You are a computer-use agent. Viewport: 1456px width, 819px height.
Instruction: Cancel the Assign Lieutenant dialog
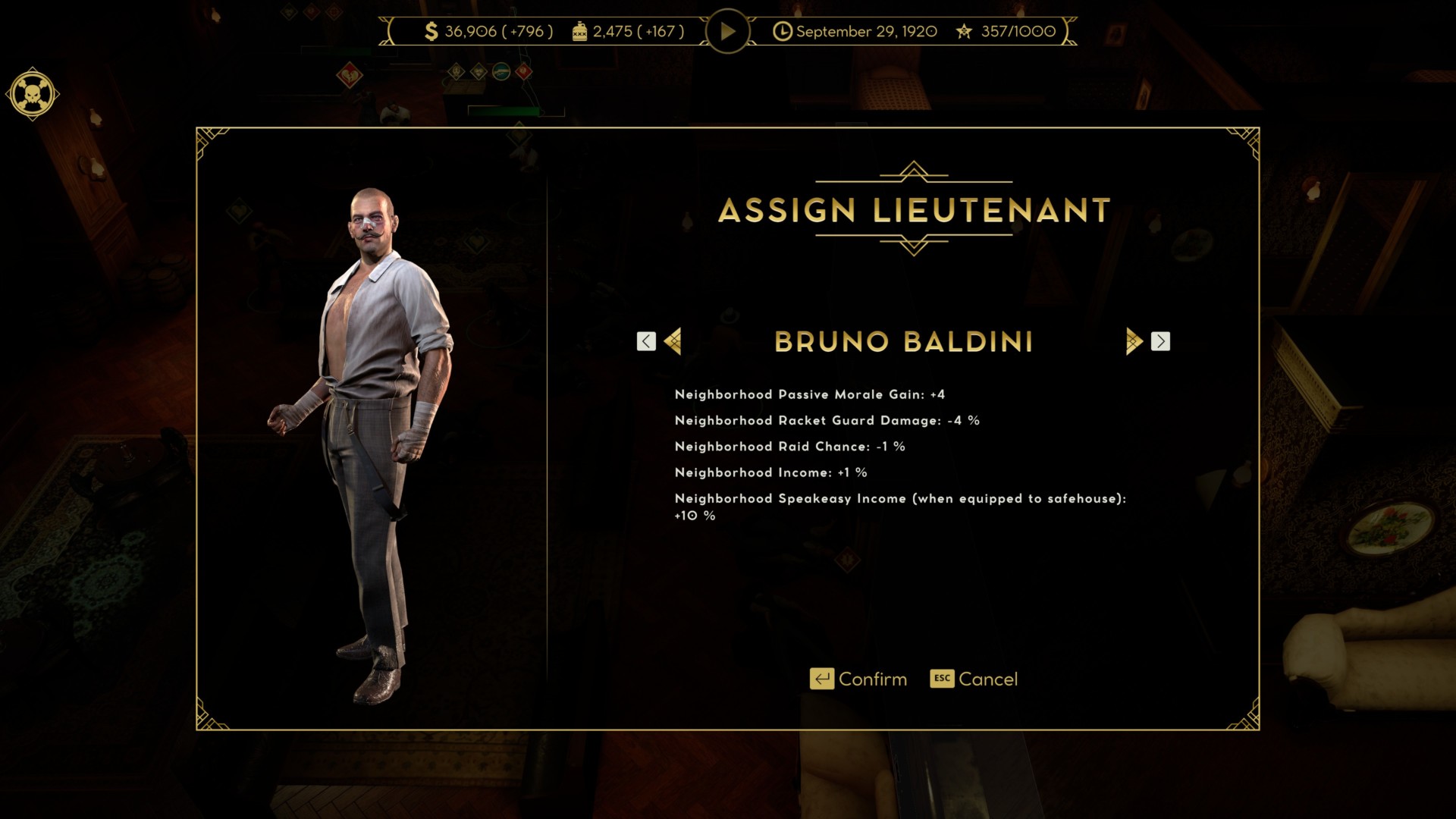click(974, 679)
